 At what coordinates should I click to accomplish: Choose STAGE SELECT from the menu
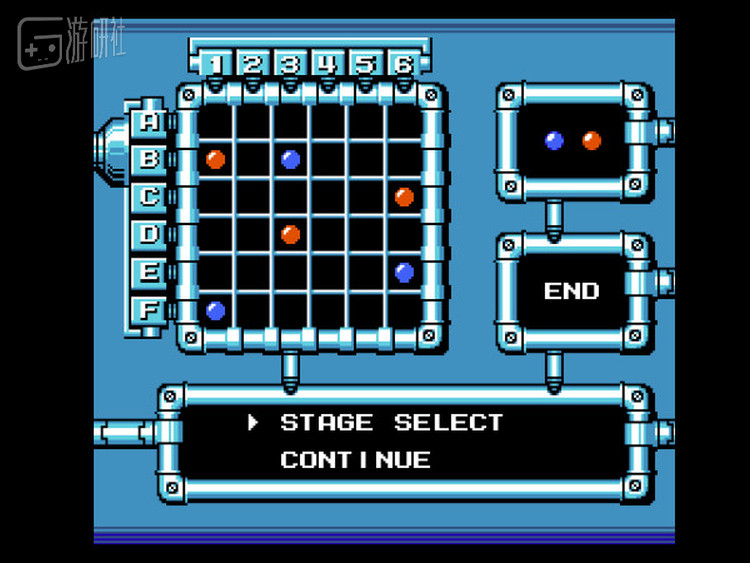click(391, 423)
